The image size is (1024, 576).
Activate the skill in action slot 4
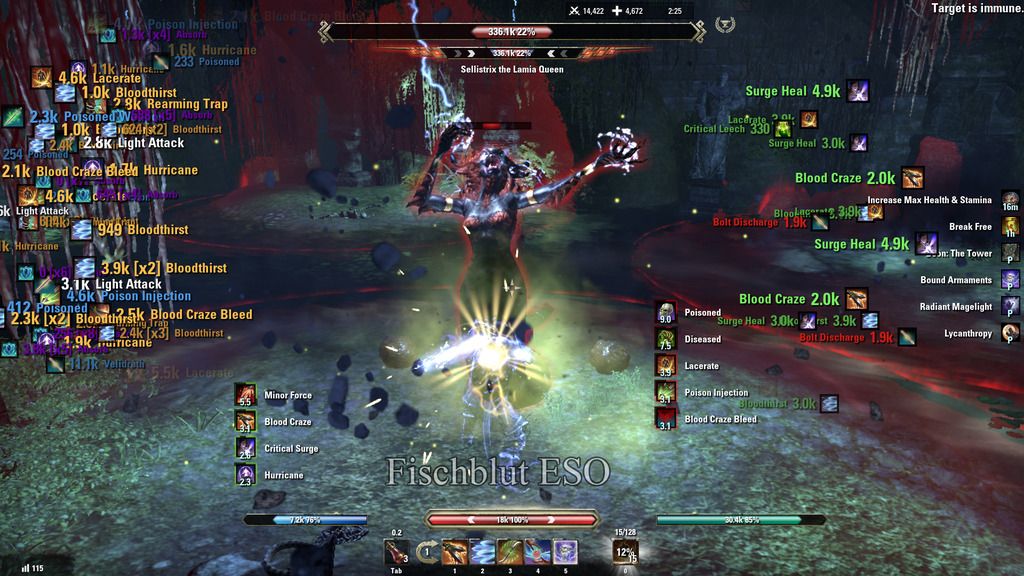point(538,551)
